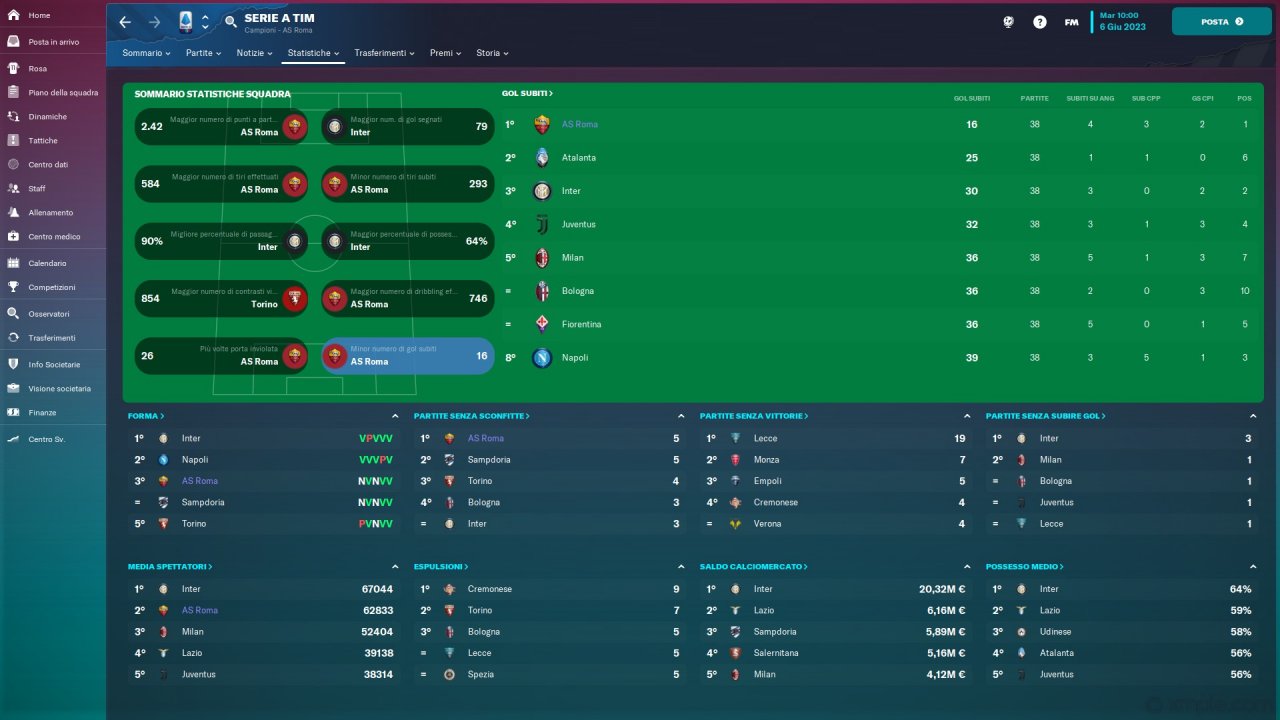Open Trasferimenti in the left sidebar
This screenshot has height=720, width=1280.
click(52, 338)
